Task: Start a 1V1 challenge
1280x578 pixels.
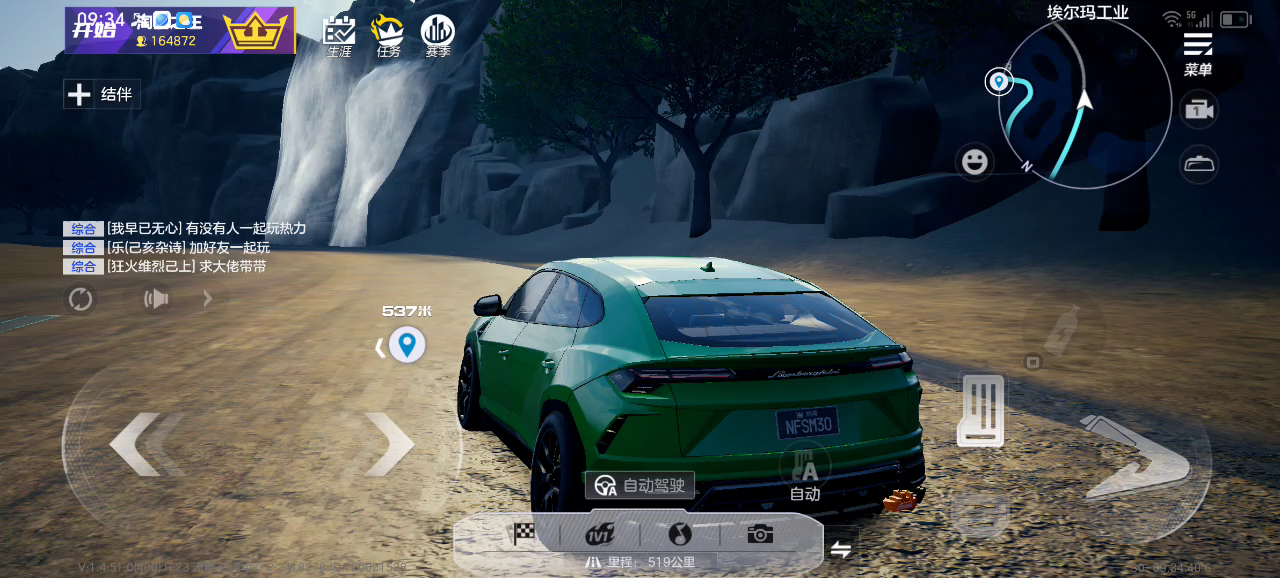Action: (x=600, y=534)
